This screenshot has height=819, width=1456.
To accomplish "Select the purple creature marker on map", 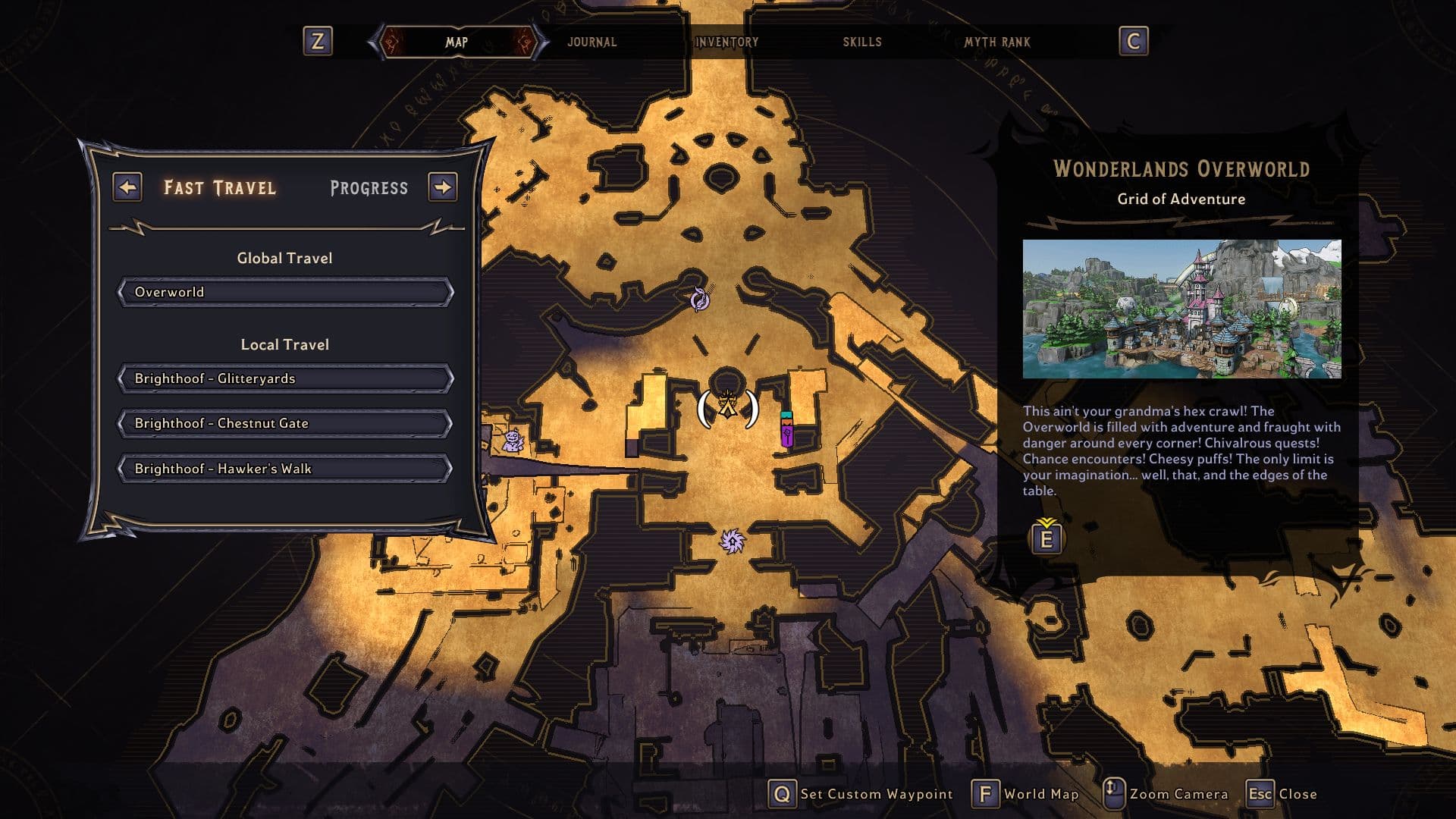I will tap(513, 441).
